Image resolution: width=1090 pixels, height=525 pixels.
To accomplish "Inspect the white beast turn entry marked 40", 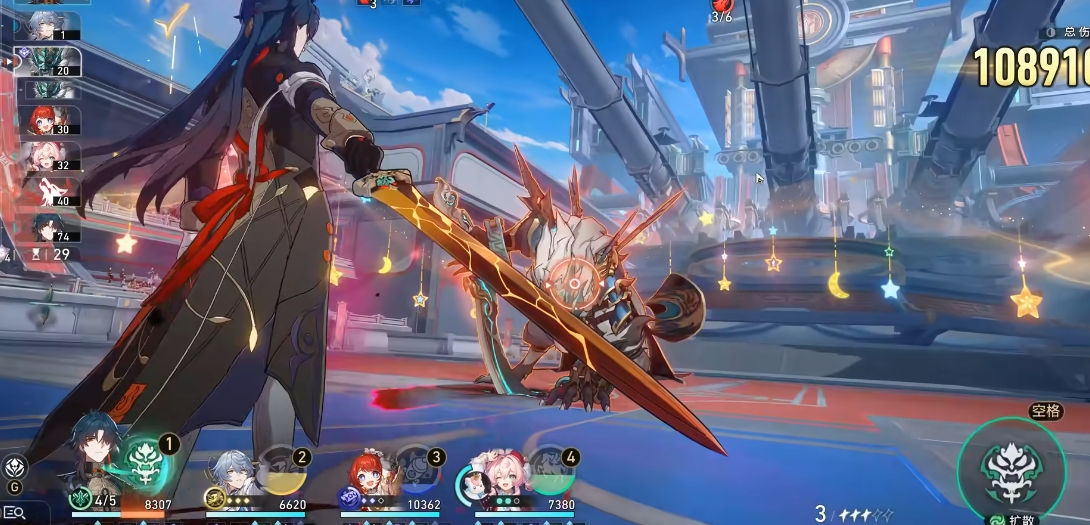I will pyautogui.click(x=50, y=191).
